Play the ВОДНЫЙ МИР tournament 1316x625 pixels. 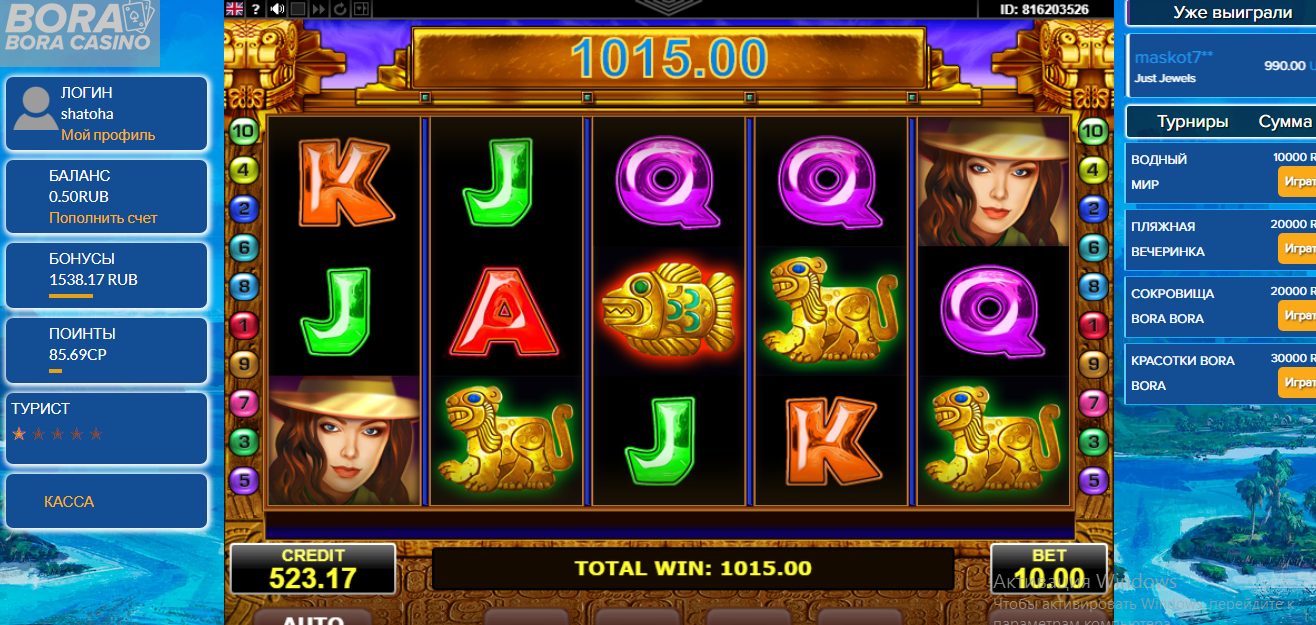pyautogui.click(x=1297, y=182)
